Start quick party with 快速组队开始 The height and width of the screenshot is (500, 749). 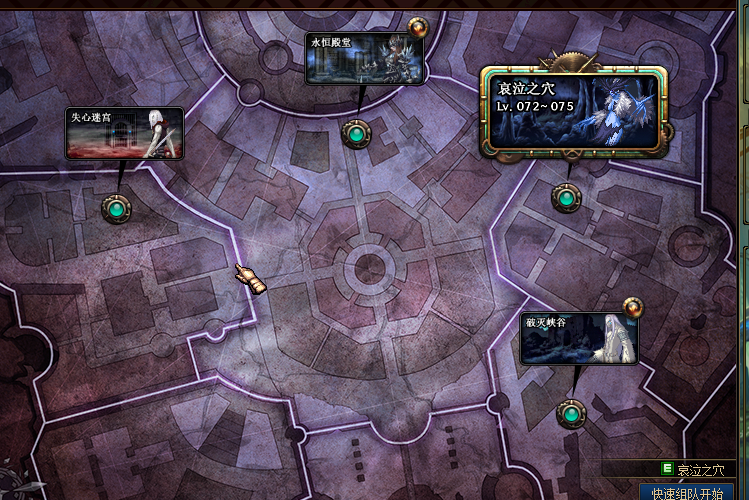coord(687,493)
